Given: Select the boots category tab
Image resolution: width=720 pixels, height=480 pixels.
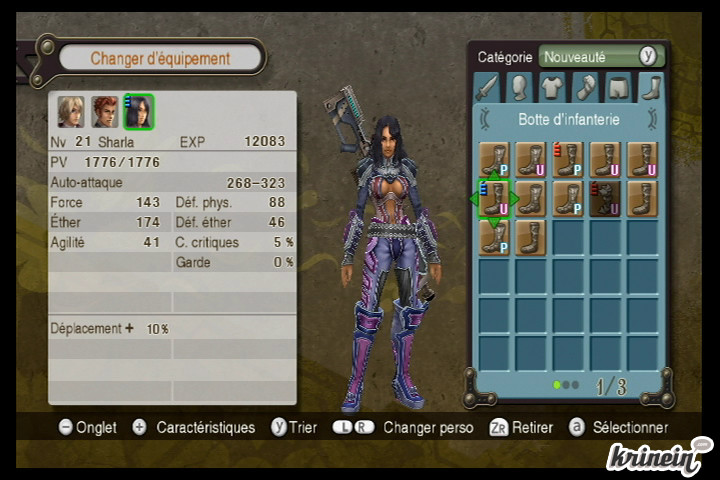Looking at the screenshot, I should [650, 88].
